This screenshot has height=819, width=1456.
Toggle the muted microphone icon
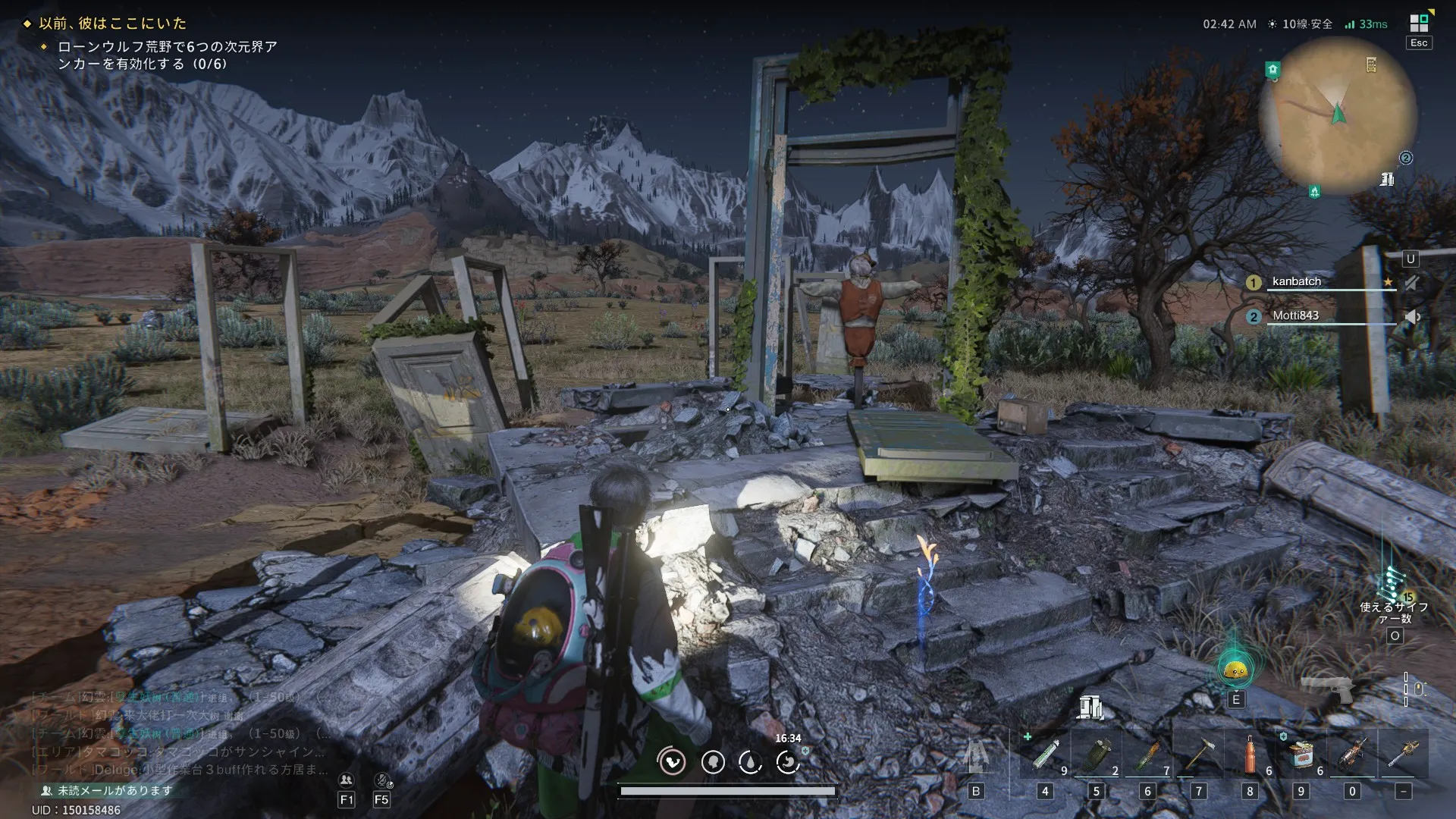point(381,780)
